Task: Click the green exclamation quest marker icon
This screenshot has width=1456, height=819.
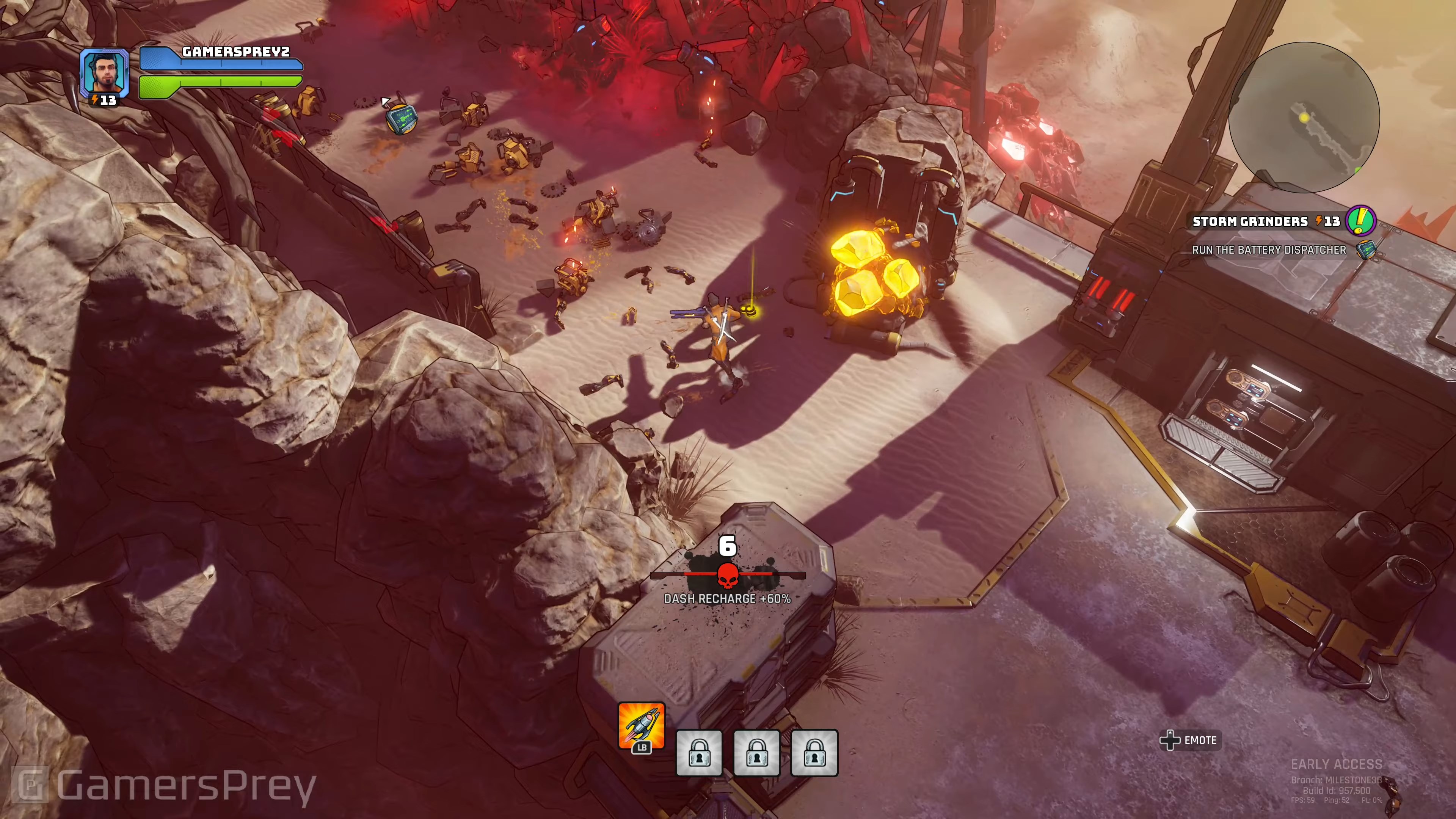Action: [x=1360, y=220]
